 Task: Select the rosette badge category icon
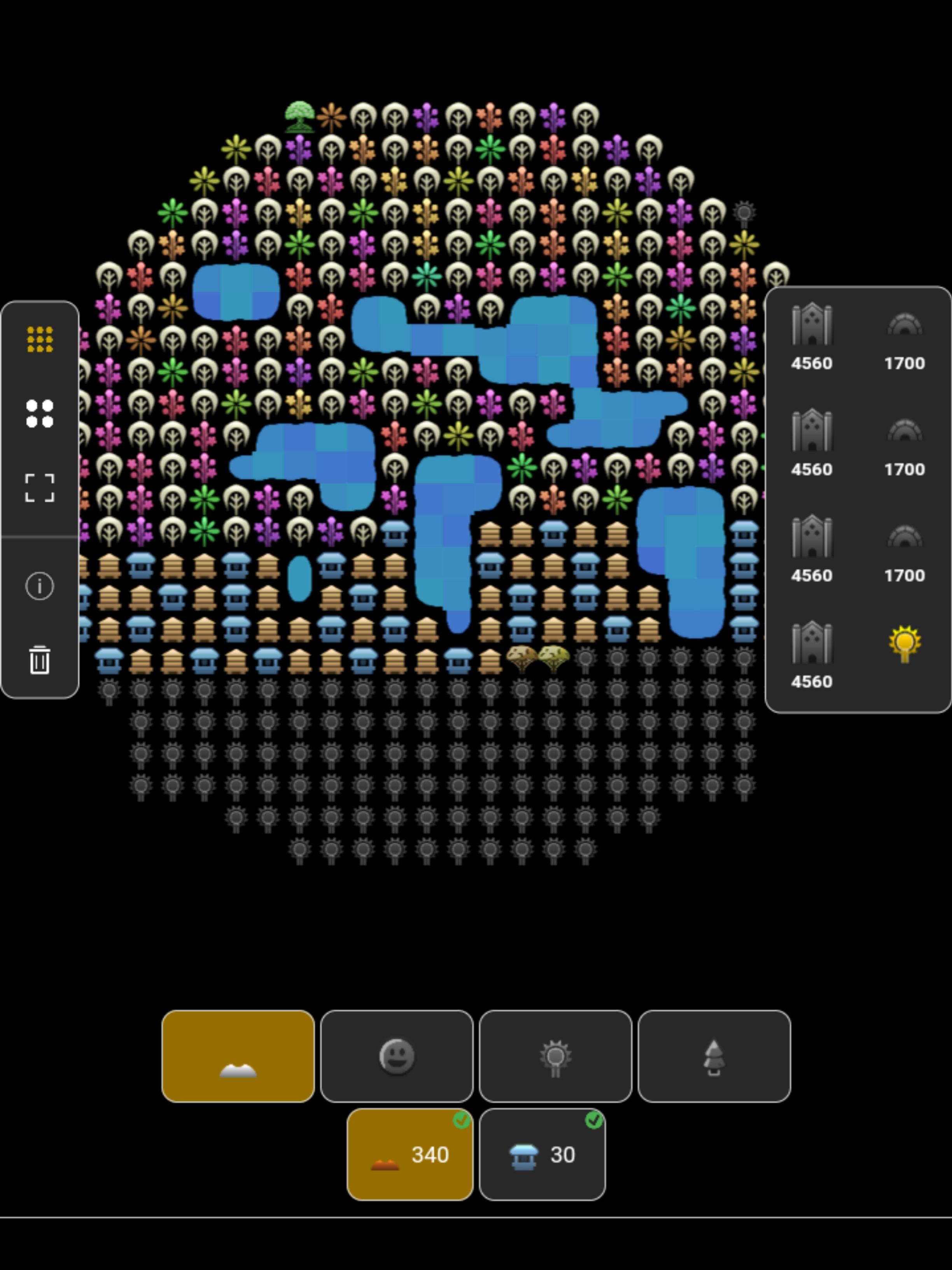pyautogui.click(x=555, y=1056)
